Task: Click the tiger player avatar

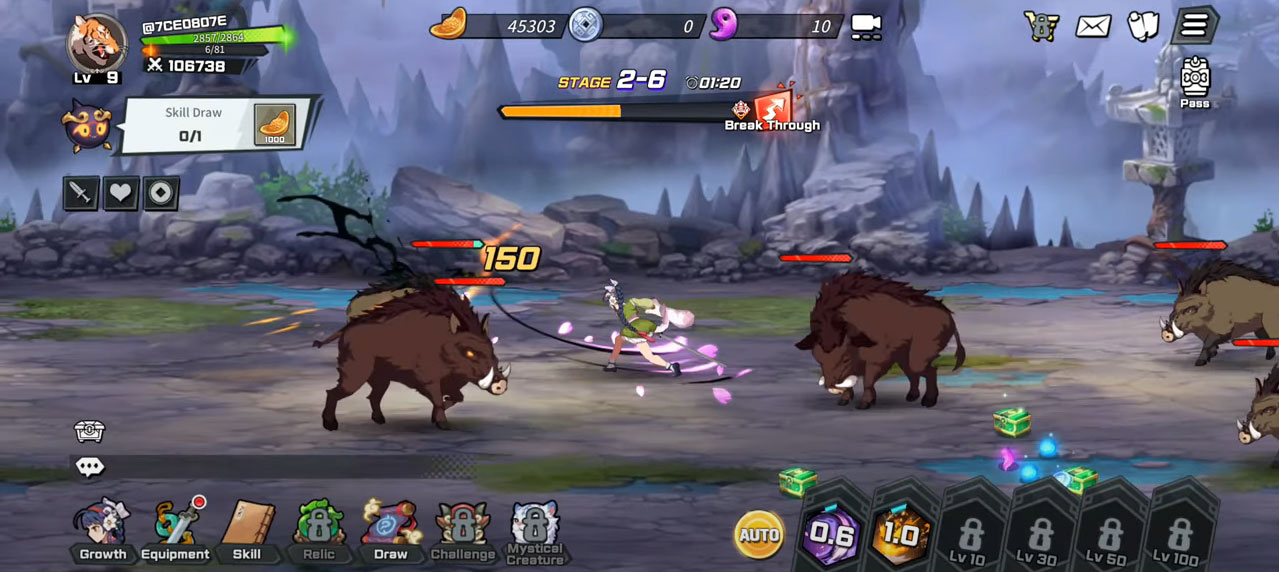Action: [x=97, y=45]
